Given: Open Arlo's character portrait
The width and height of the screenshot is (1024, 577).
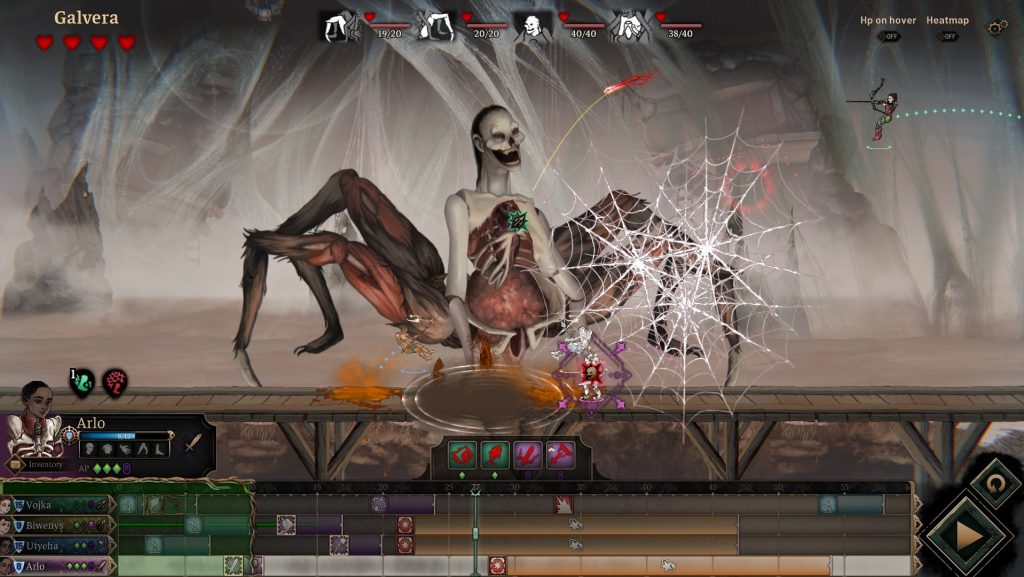Looking at the screenshot, I should tap(32, 423).
